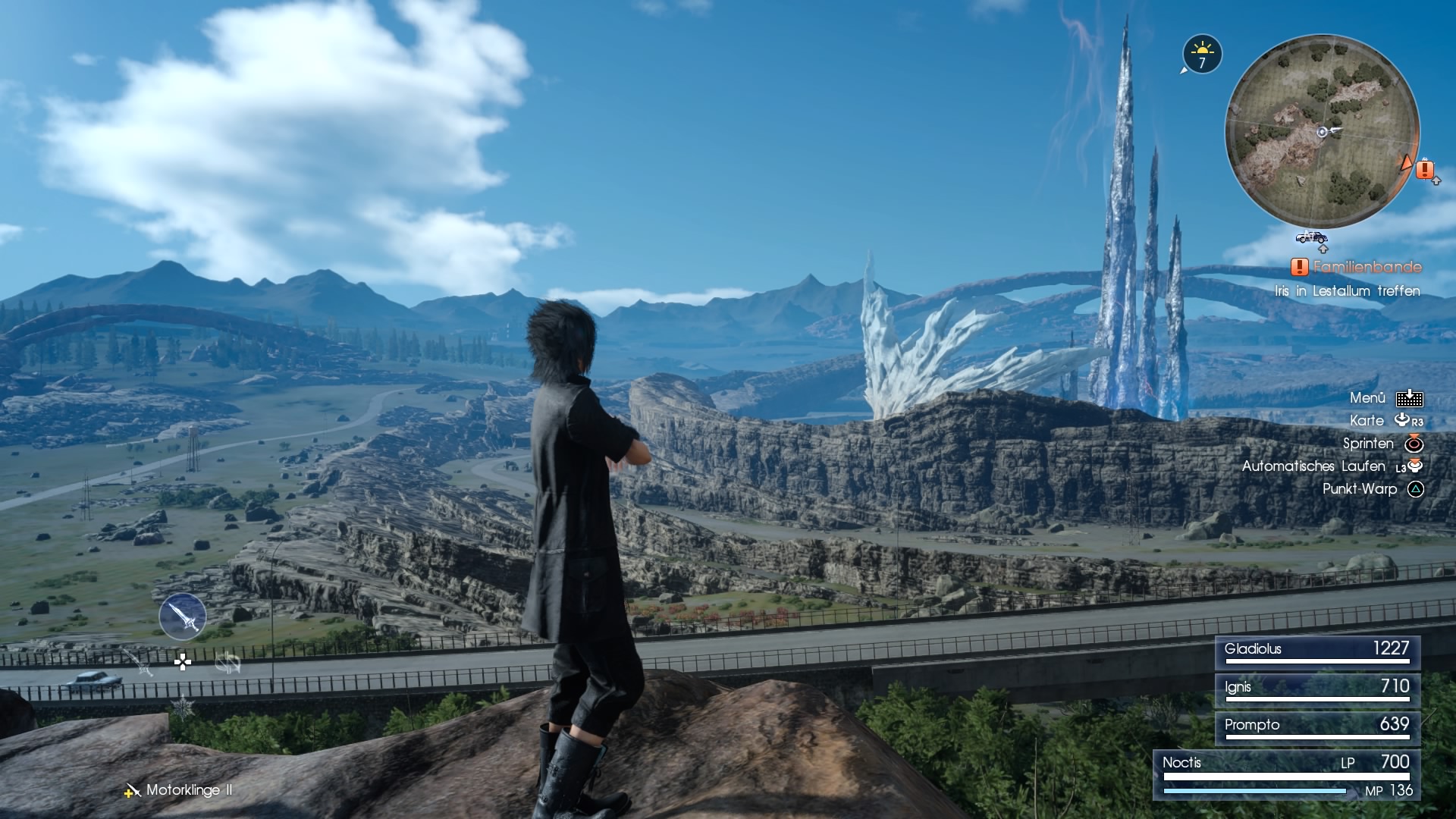The width and height of the screenshot is (1456, 819).
Task: Toggle the shield ability slot in the wheel
Action: coord(228,664)
